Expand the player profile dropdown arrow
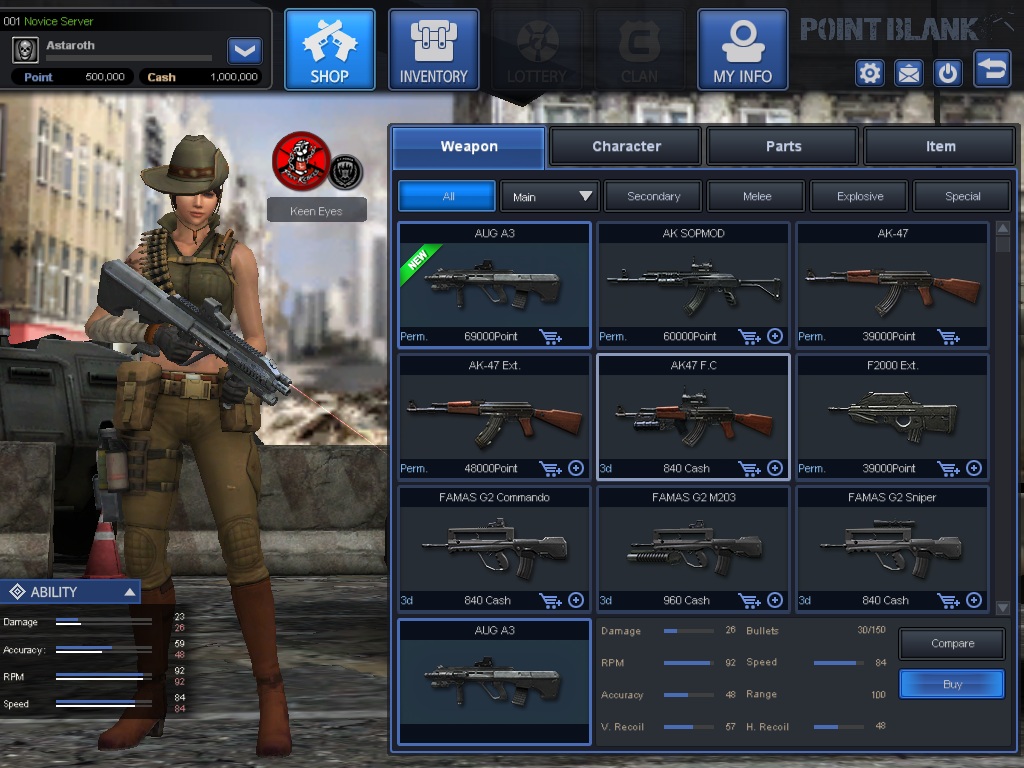This screenshot has width=1024, height=768. 244,50
